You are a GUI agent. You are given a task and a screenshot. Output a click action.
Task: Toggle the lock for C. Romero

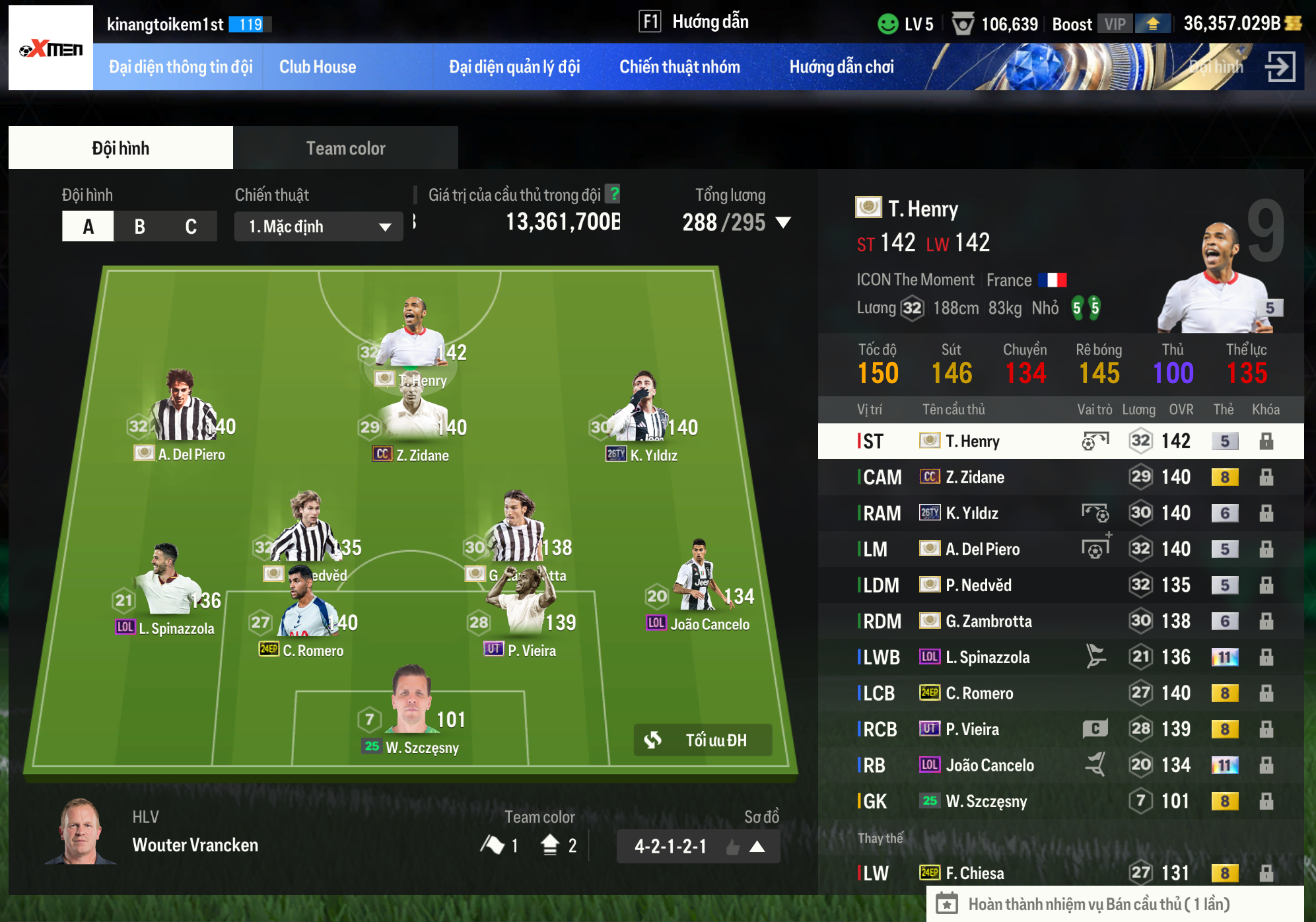click(x=1266, y=693)
